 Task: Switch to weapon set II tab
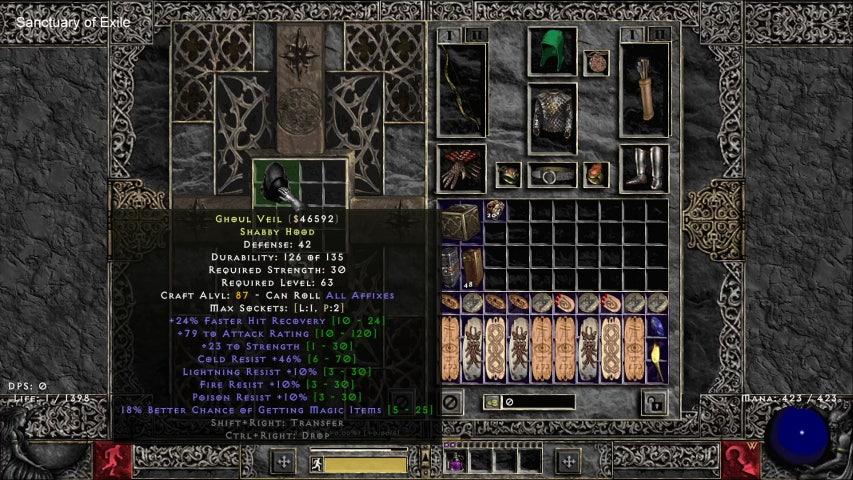pyautogui.click(x=477, y=35)
